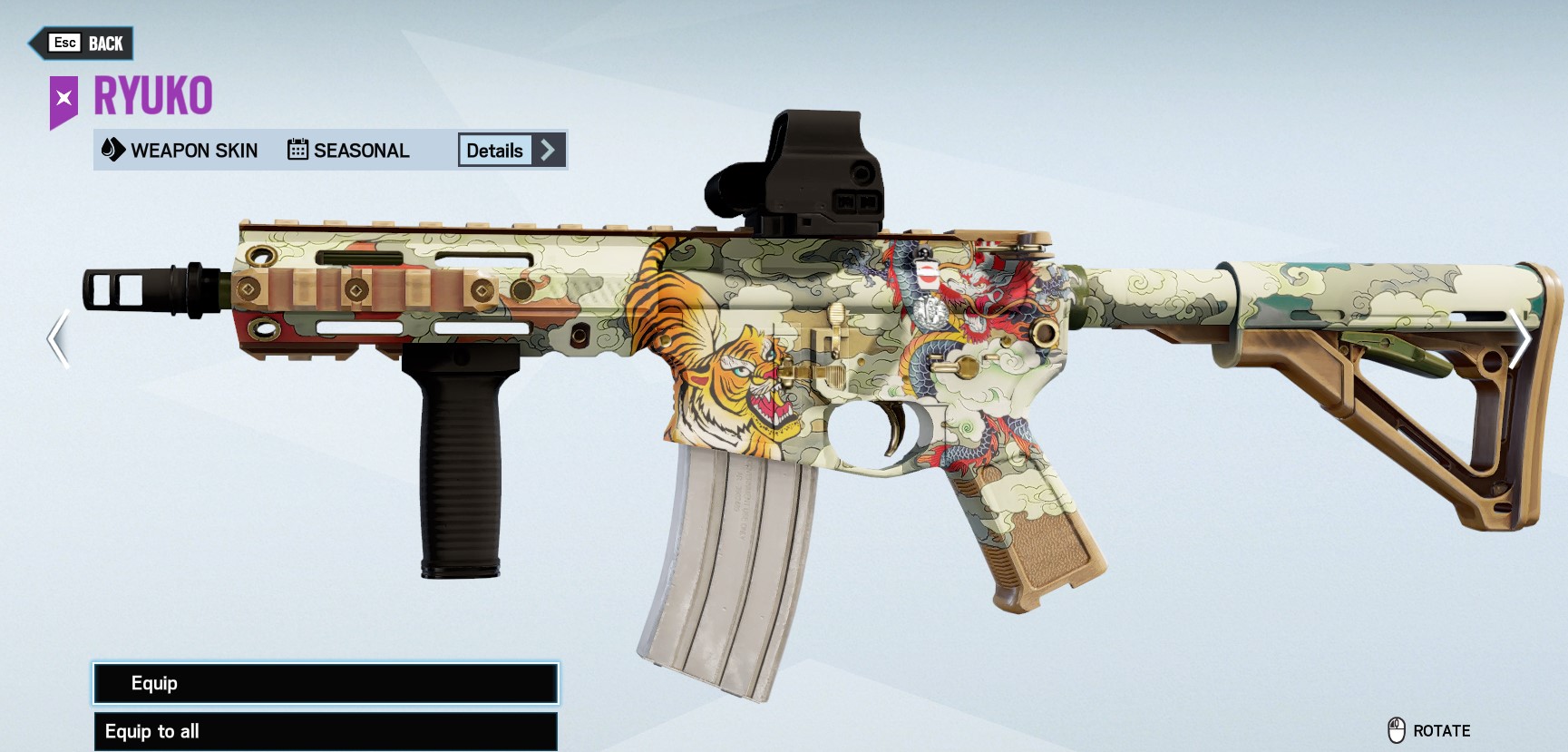Equip the Ryuko weapon skin

(x=326, y=683)
